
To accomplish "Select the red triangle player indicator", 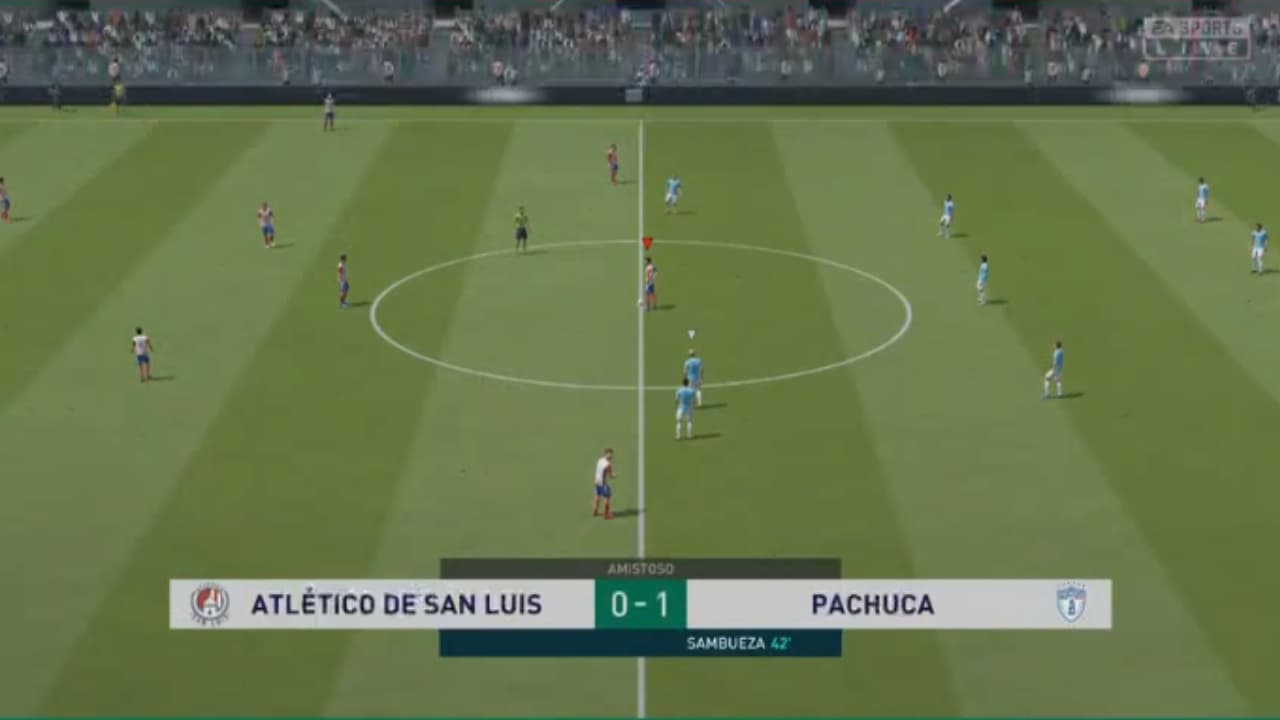I will click(647, 241).
